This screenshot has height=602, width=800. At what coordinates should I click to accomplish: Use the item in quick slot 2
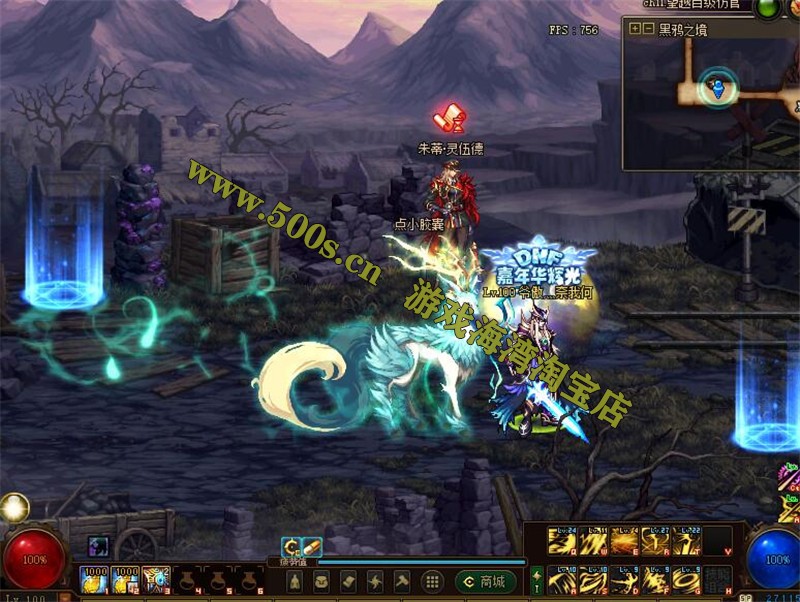pyautogui.click(x=125, y=580)
